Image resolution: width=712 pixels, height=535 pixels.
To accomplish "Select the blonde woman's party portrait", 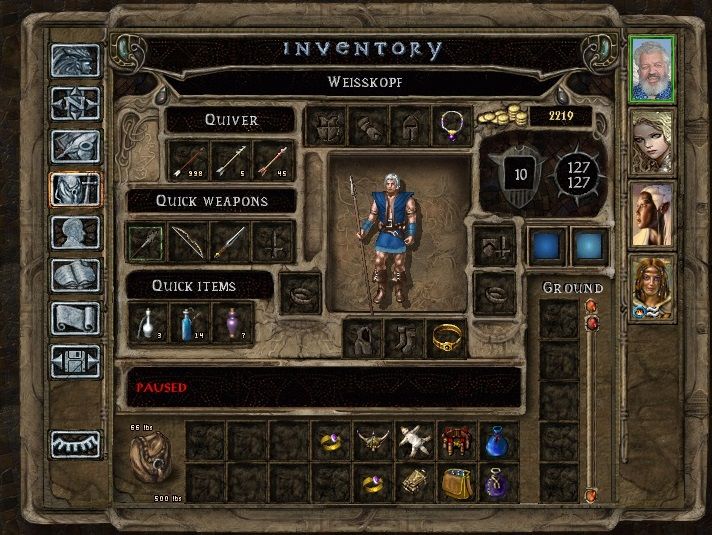I will [652, 140].
